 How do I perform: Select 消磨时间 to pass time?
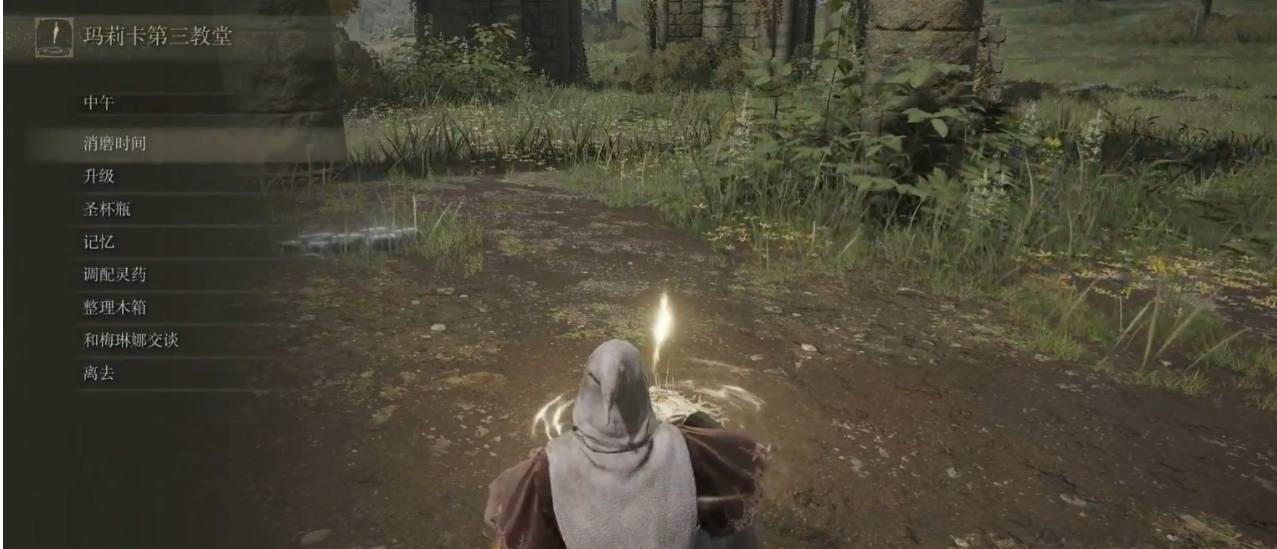pyautogui.click(x=115, y=144)
